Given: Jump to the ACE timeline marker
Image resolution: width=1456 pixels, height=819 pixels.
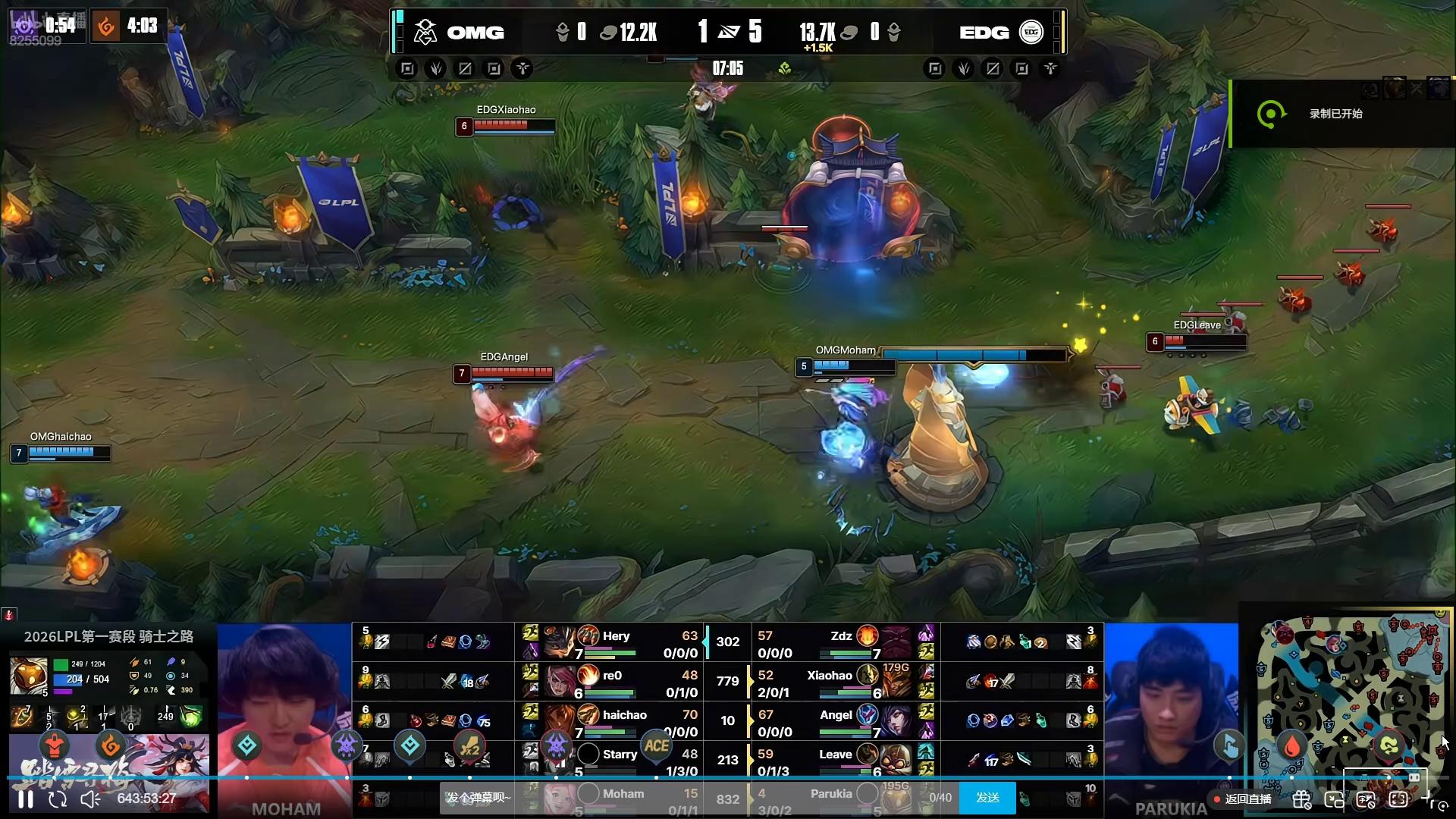Looking at the screenshot, I should click(656, 745).
